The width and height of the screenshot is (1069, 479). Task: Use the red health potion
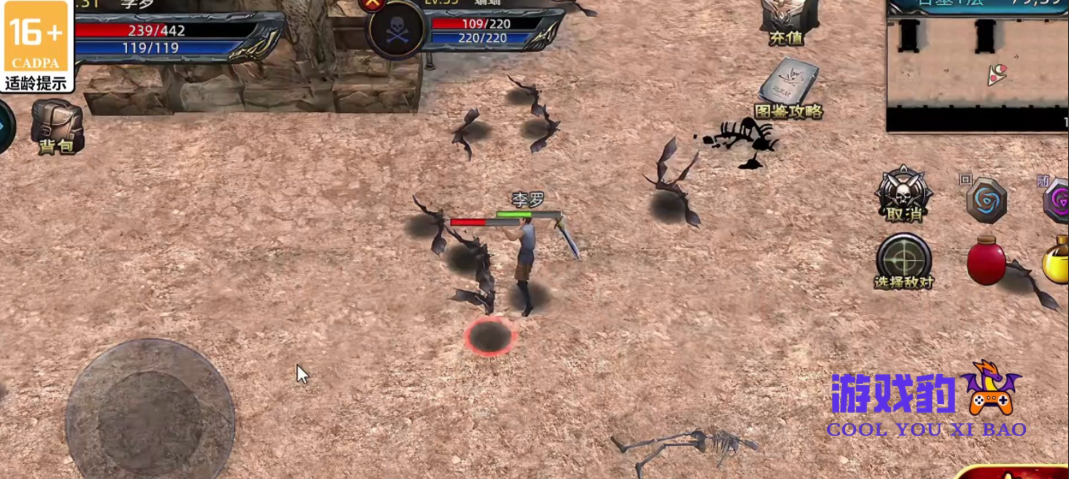coord(986,260)
